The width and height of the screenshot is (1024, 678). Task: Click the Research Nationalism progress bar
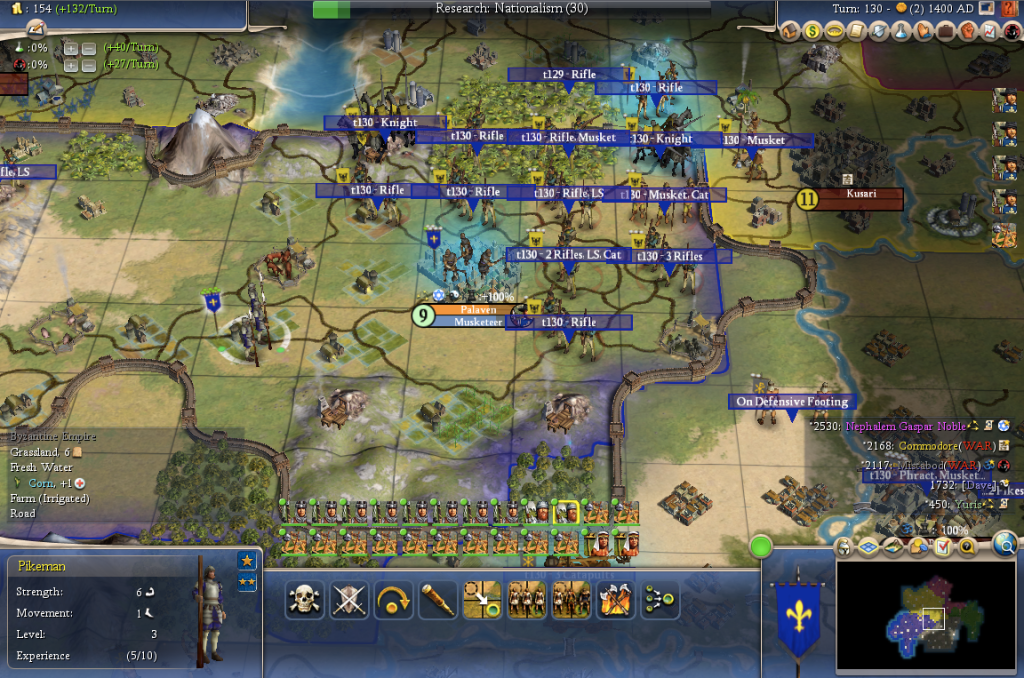coord(511,9)
